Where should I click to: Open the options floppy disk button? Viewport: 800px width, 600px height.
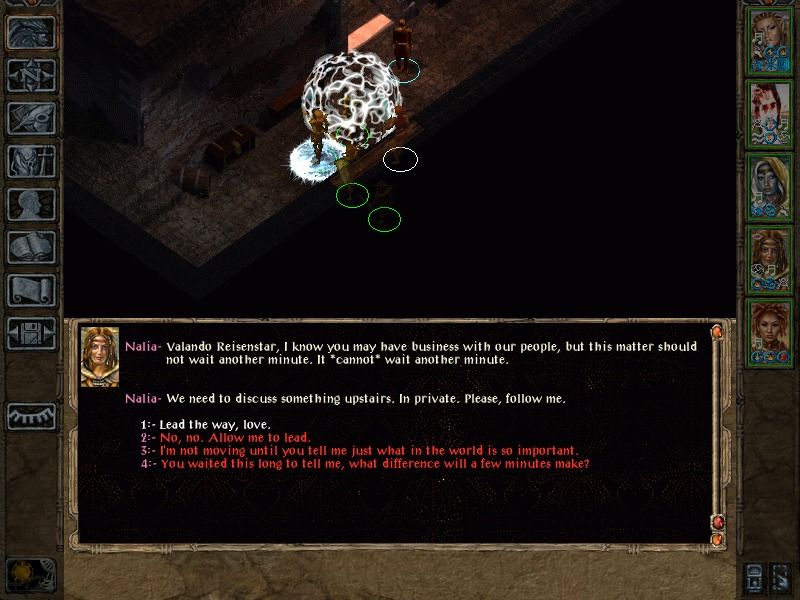pyautogui.click(x=31, y=333)
